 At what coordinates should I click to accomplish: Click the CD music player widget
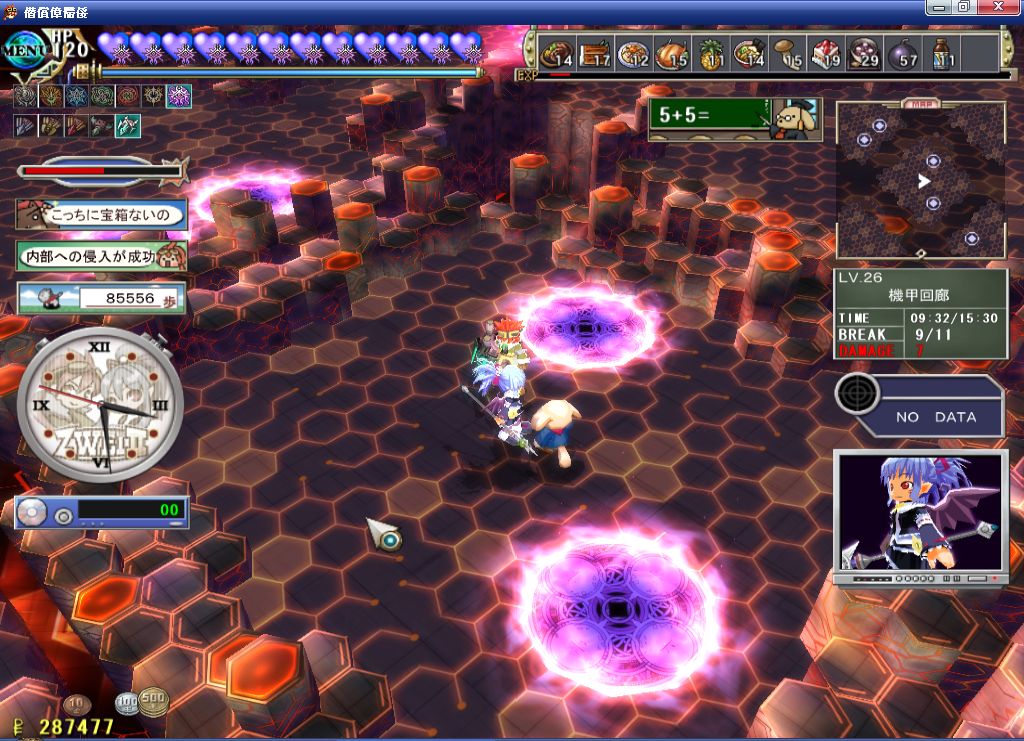[101, 512]
